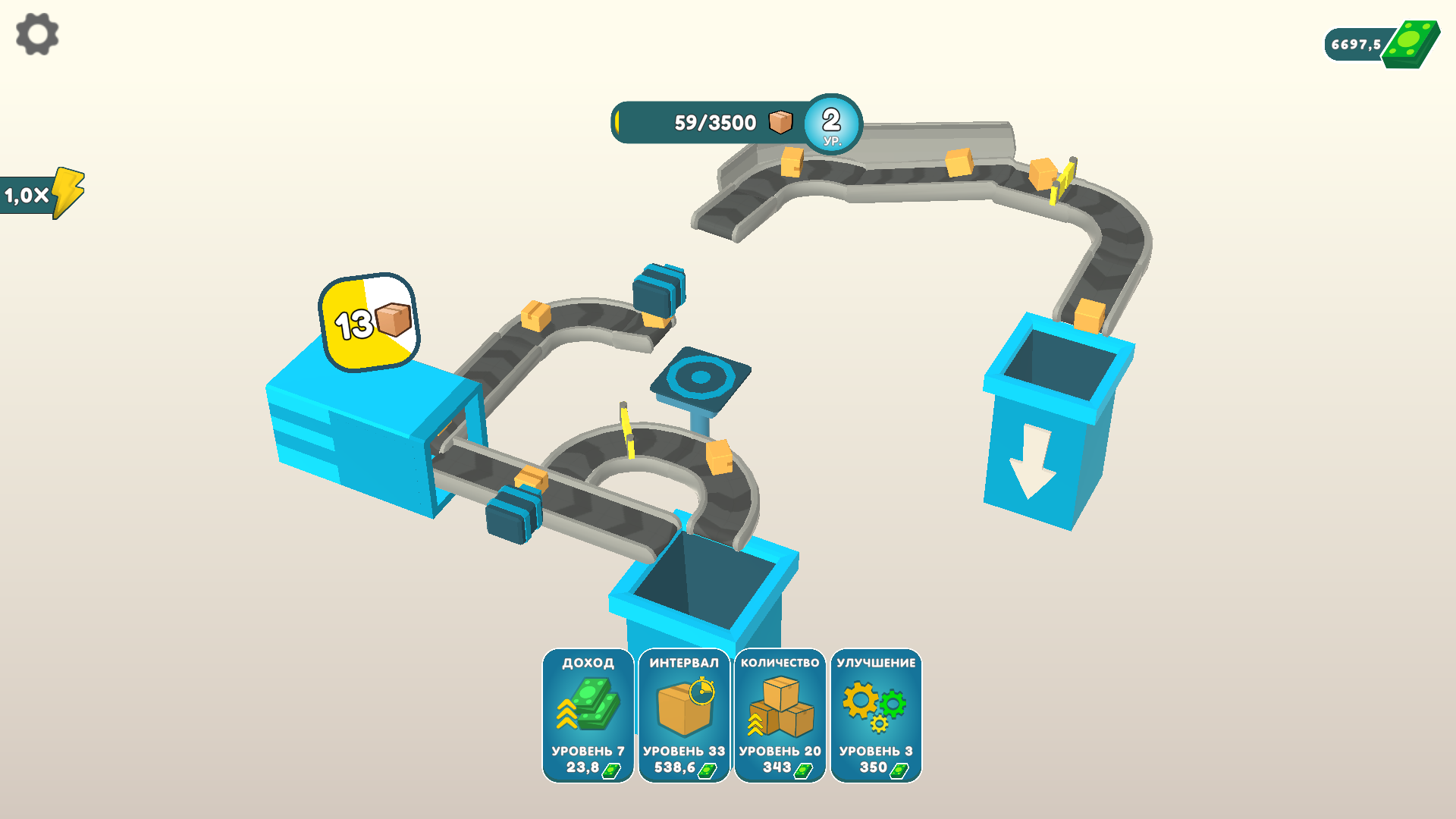Tap the box icon on the factory counter
1456x819 pixels.
391,321
